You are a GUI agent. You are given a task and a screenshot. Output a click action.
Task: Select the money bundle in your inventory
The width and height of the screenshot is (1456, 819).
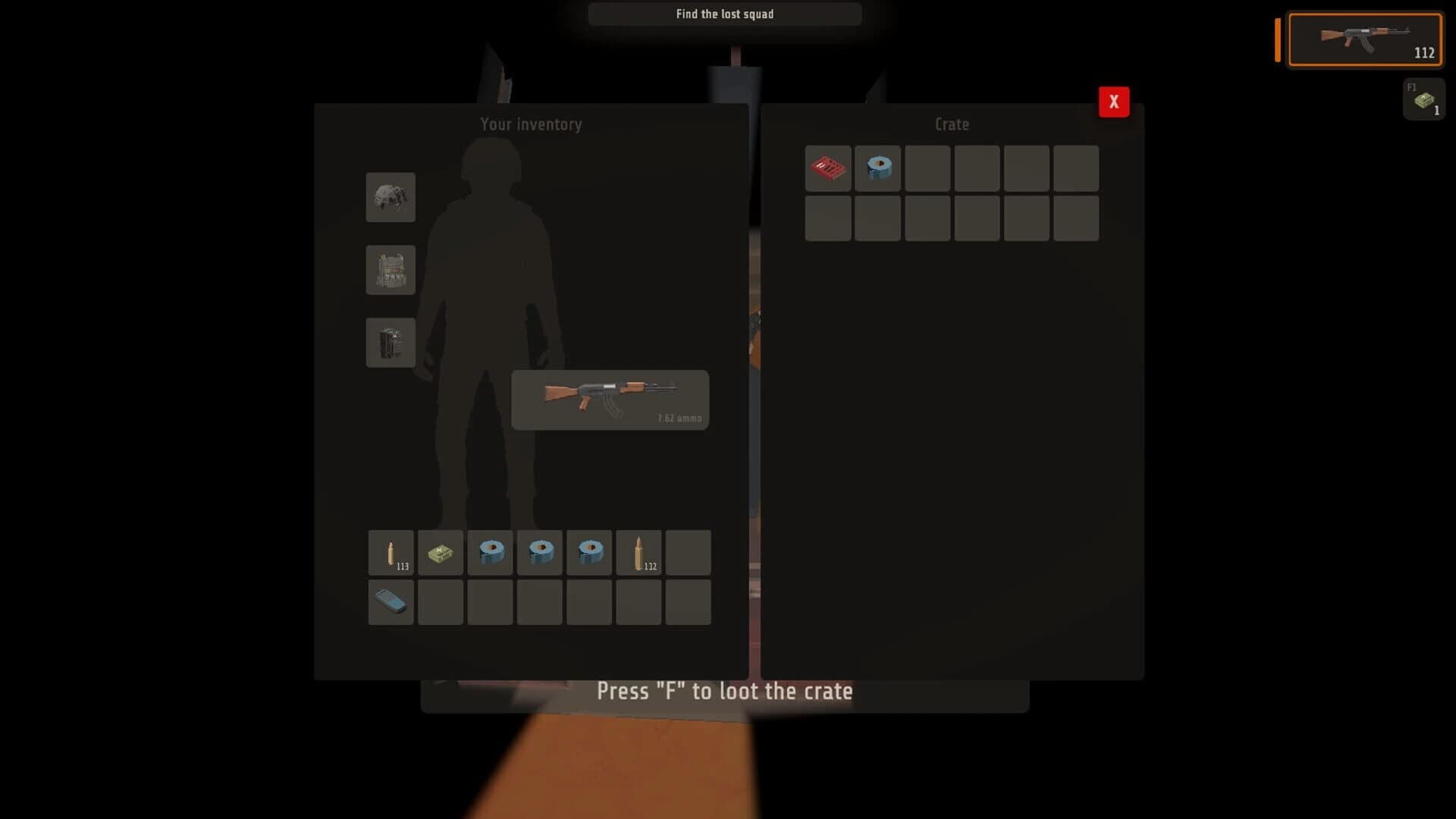coord(440,552)
